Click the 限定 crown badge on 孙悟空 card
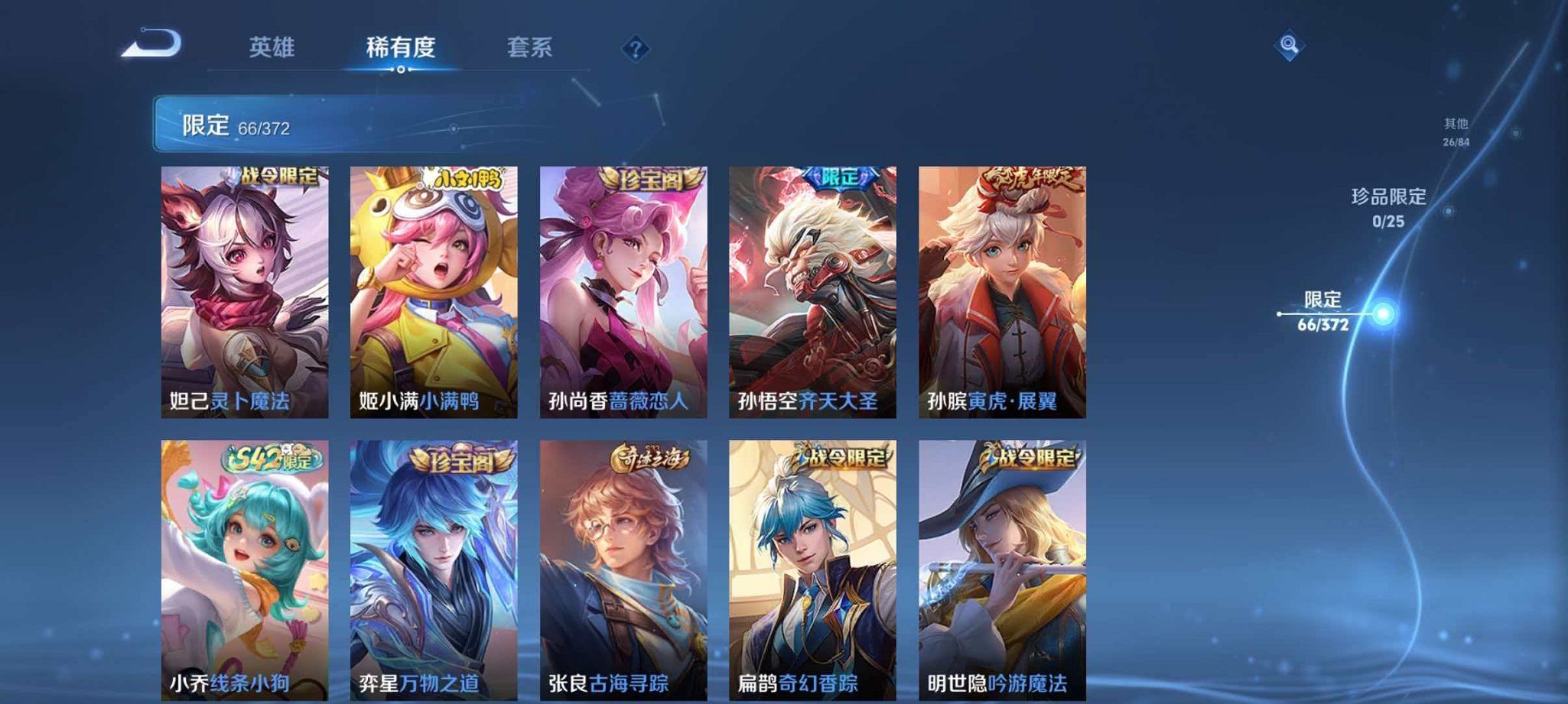The height and width of the screenshot is (704, 1568). point(839,177)
